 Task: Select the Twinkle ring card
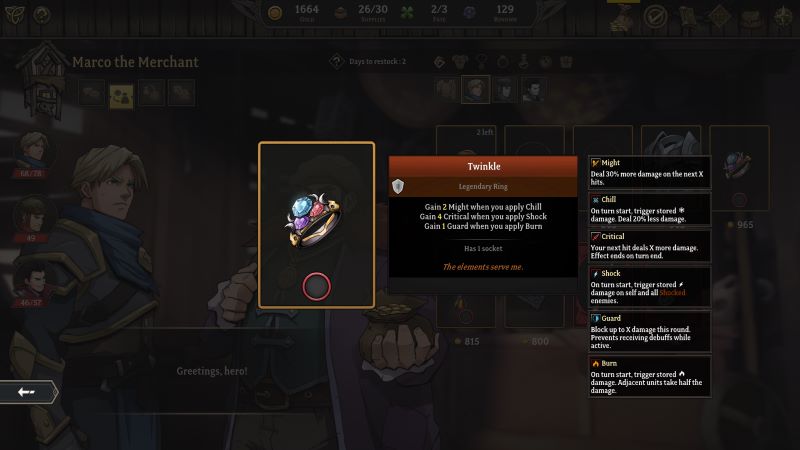coord(316,224)
